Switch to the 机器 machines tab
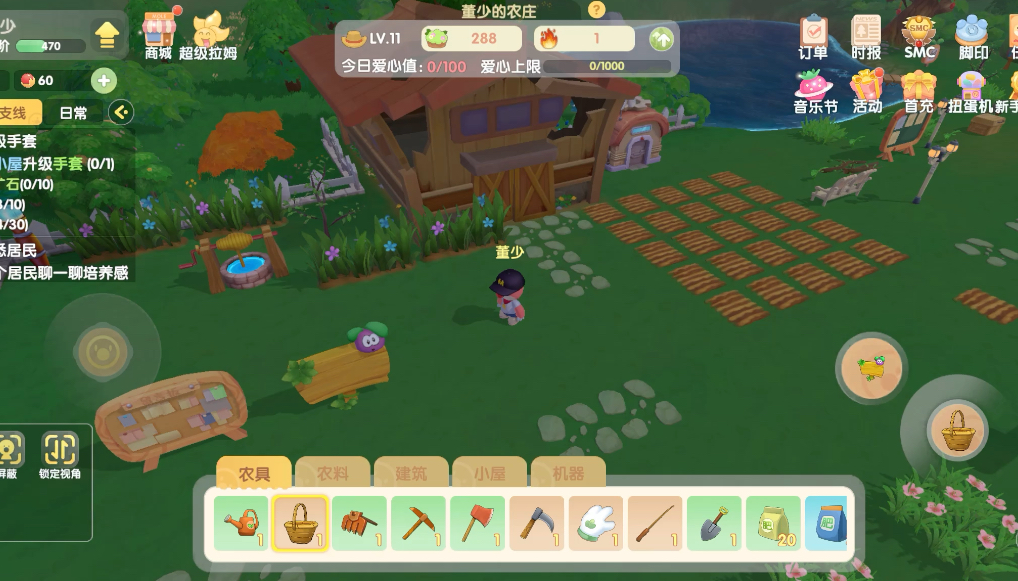Viewport: 1018px width, 581px height. [x=568, y=473]
